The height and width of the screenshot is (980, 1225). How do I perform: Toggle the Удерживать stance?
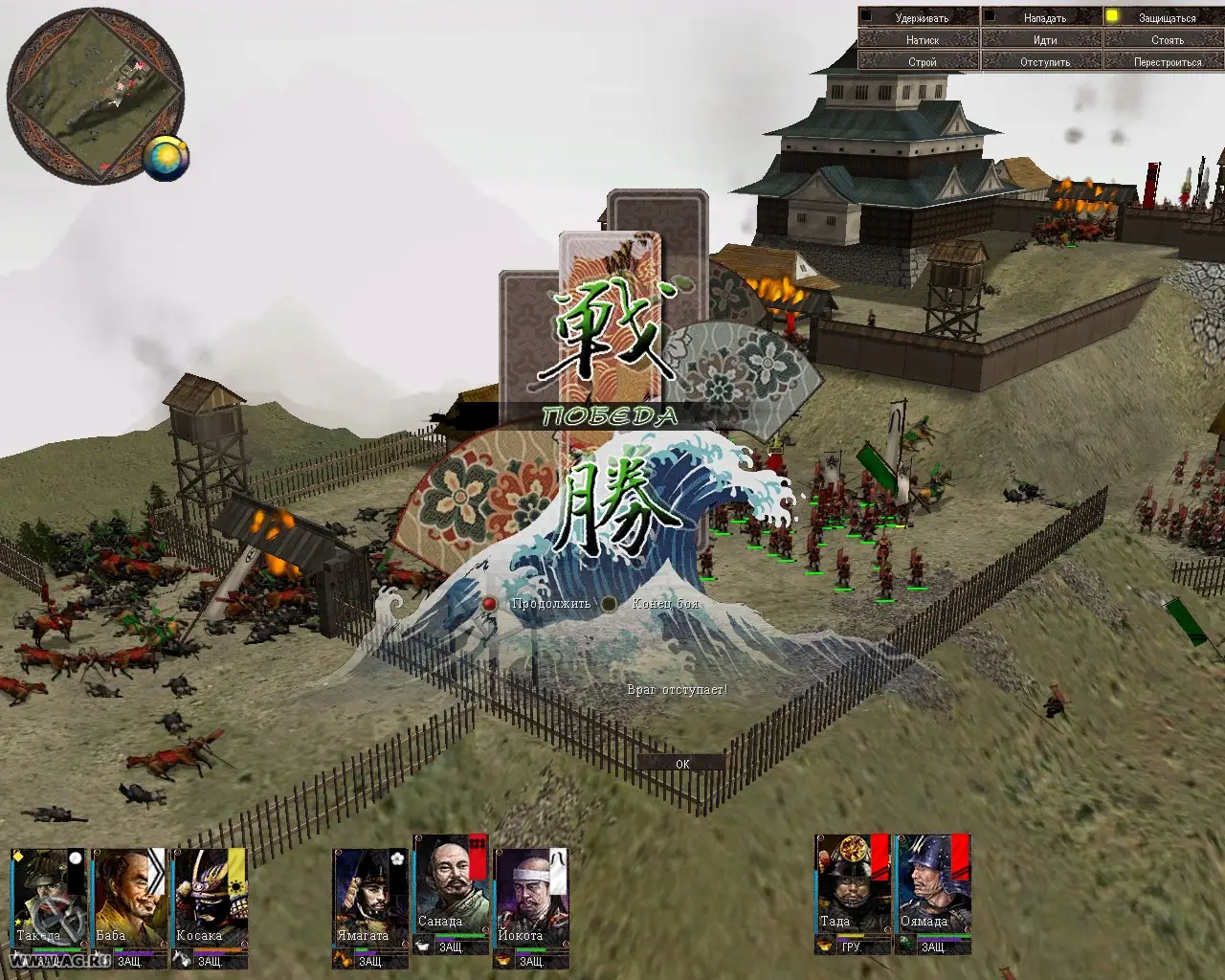click(x=918, y=17)
